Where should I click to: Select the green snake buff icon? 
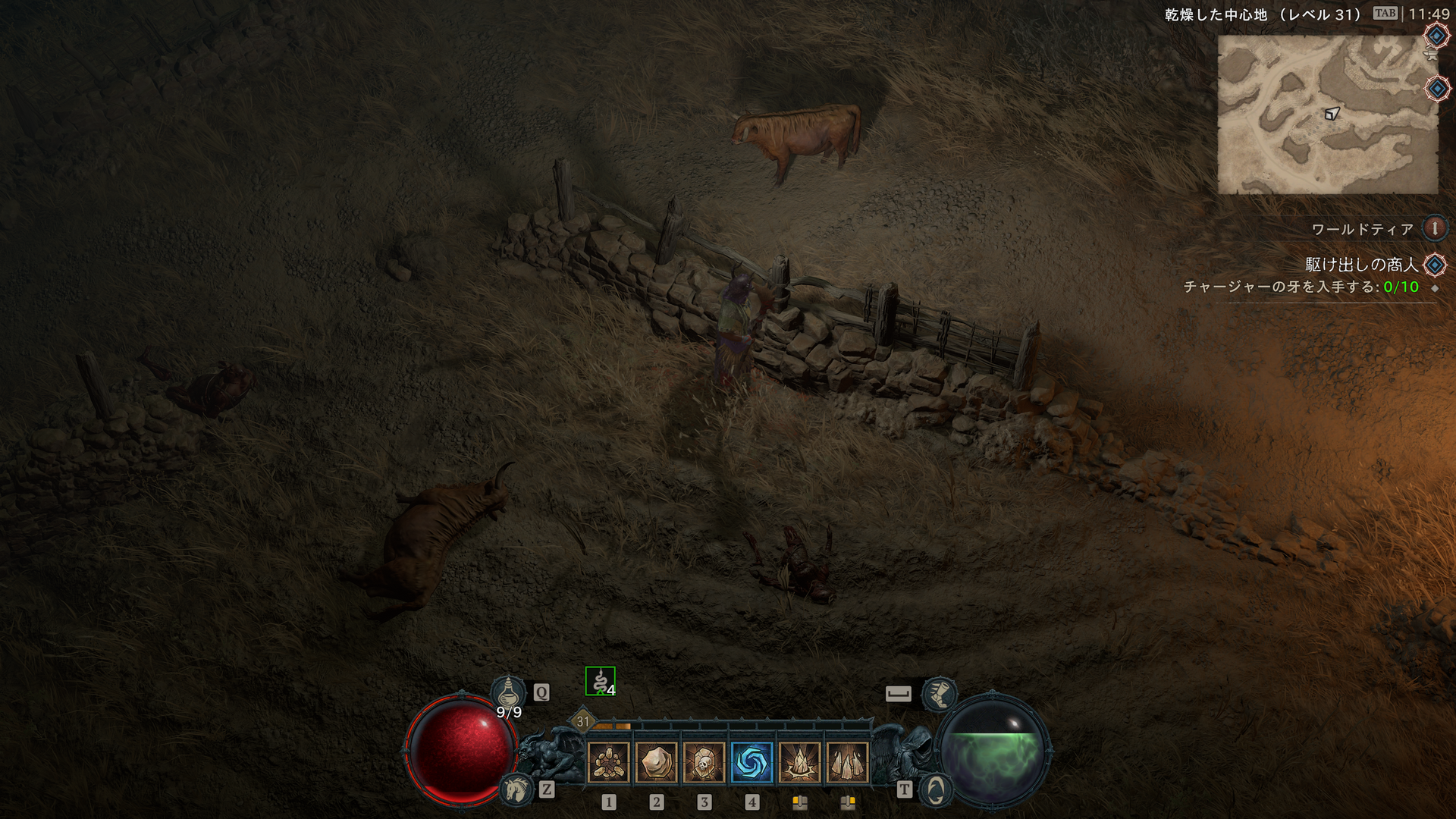600,681
